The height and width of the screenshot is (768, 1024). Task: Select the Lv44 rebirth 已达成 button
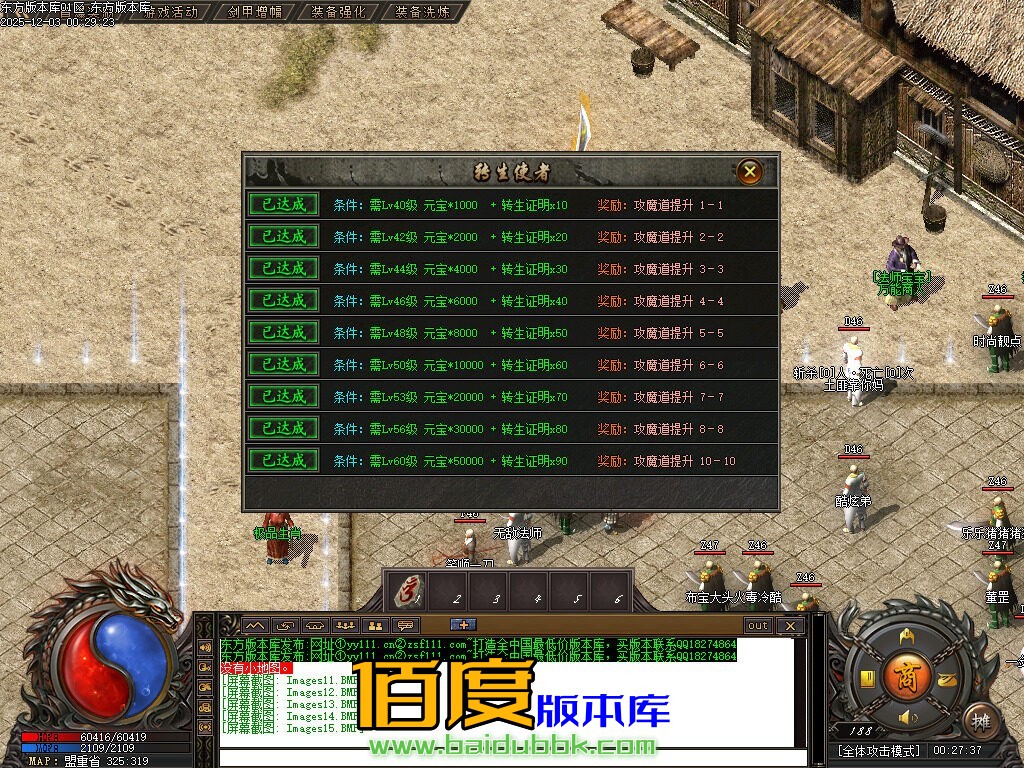284,268
